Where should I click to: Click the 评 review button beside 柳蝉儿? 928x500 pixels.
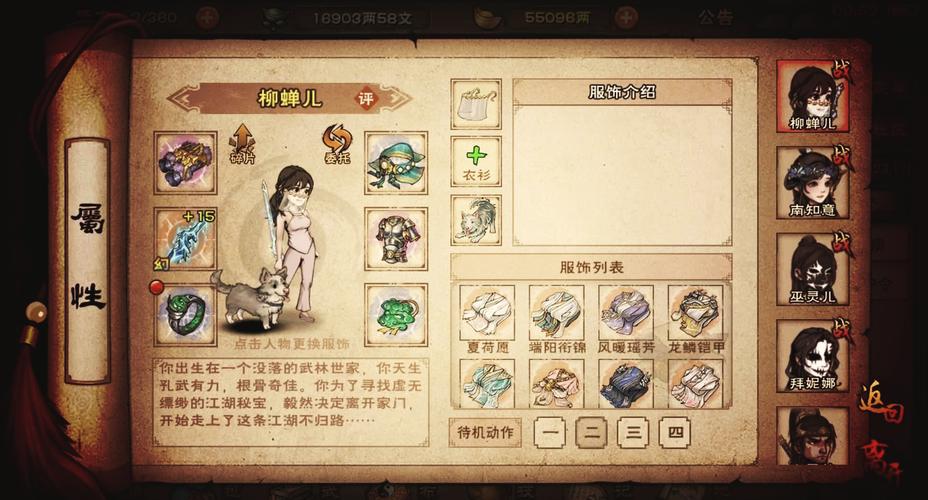coord(365,99)
